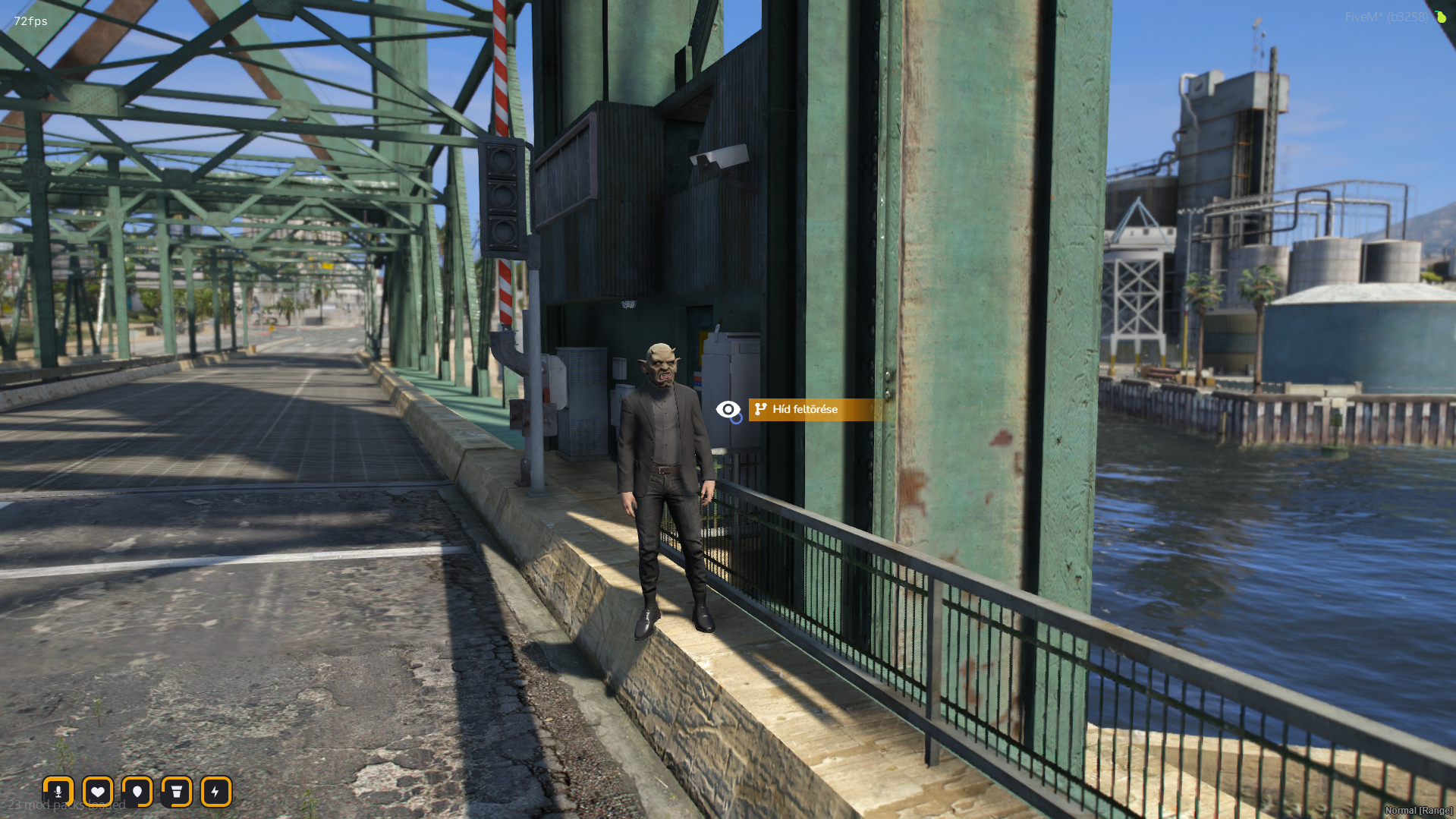Click the eye targeting icon

[x=728, y=410]
